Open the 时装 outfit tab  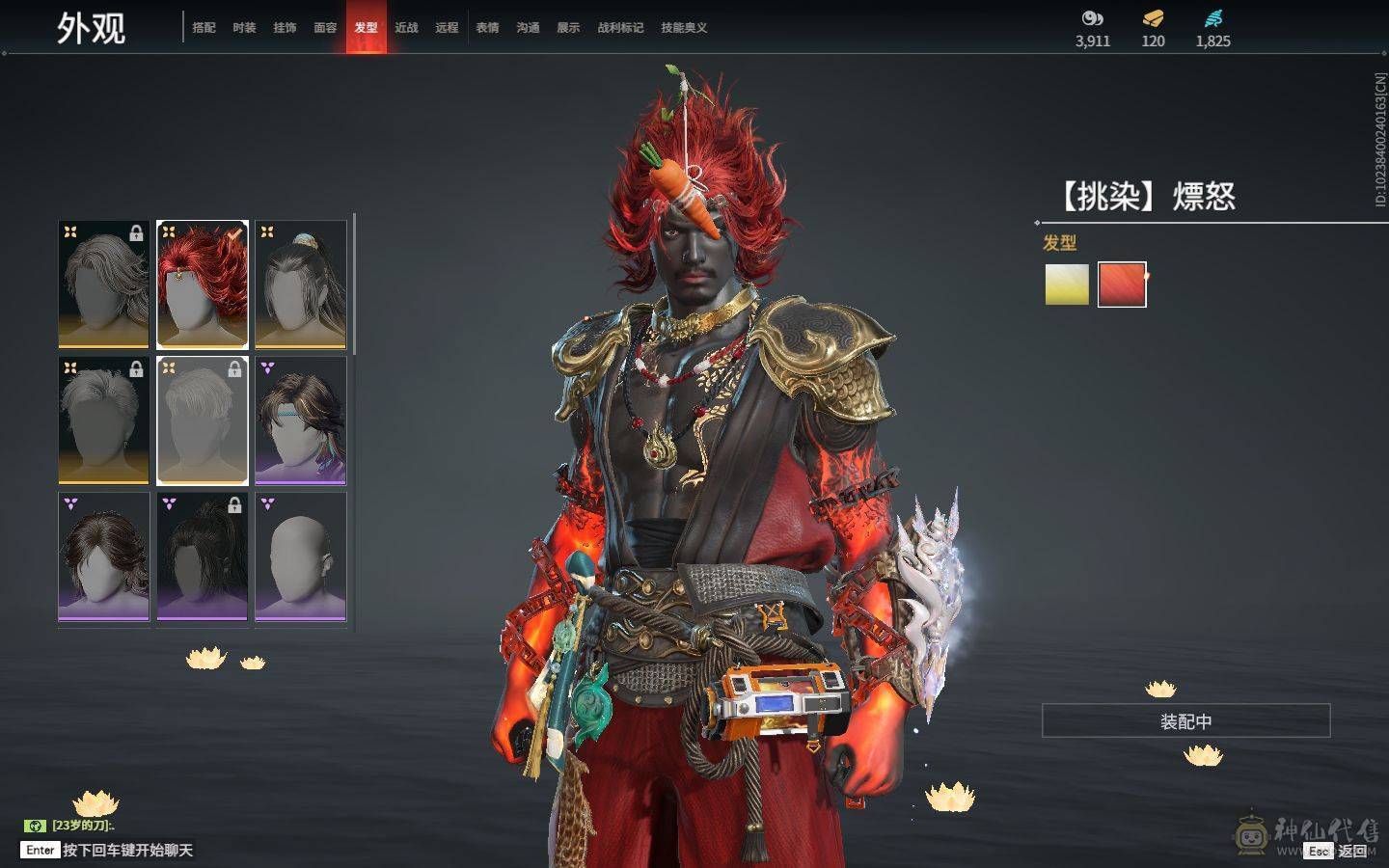(x=244, y=28)
